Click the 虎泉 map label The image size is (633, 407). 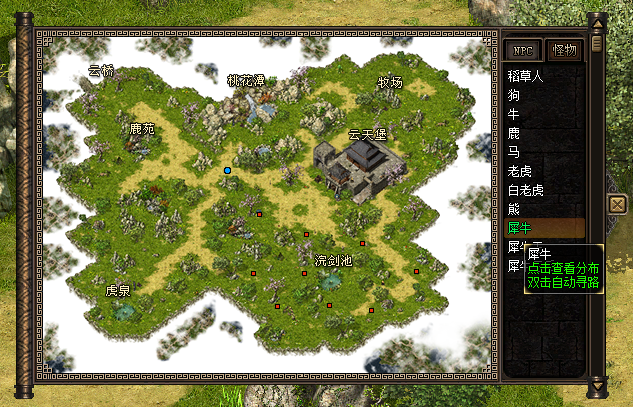pyautogui.click(x=118, y=291)
